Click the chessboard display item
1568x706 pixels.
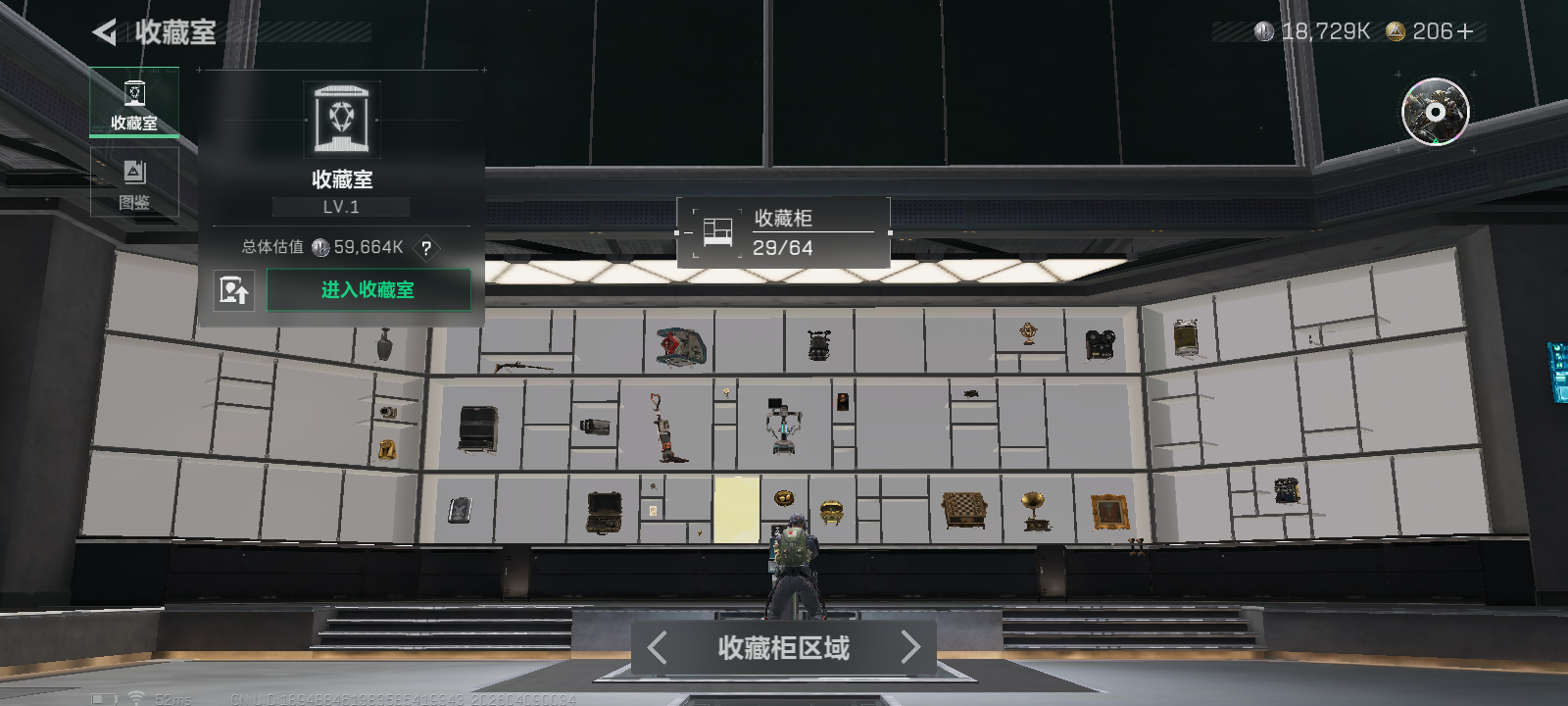(964, 507)
